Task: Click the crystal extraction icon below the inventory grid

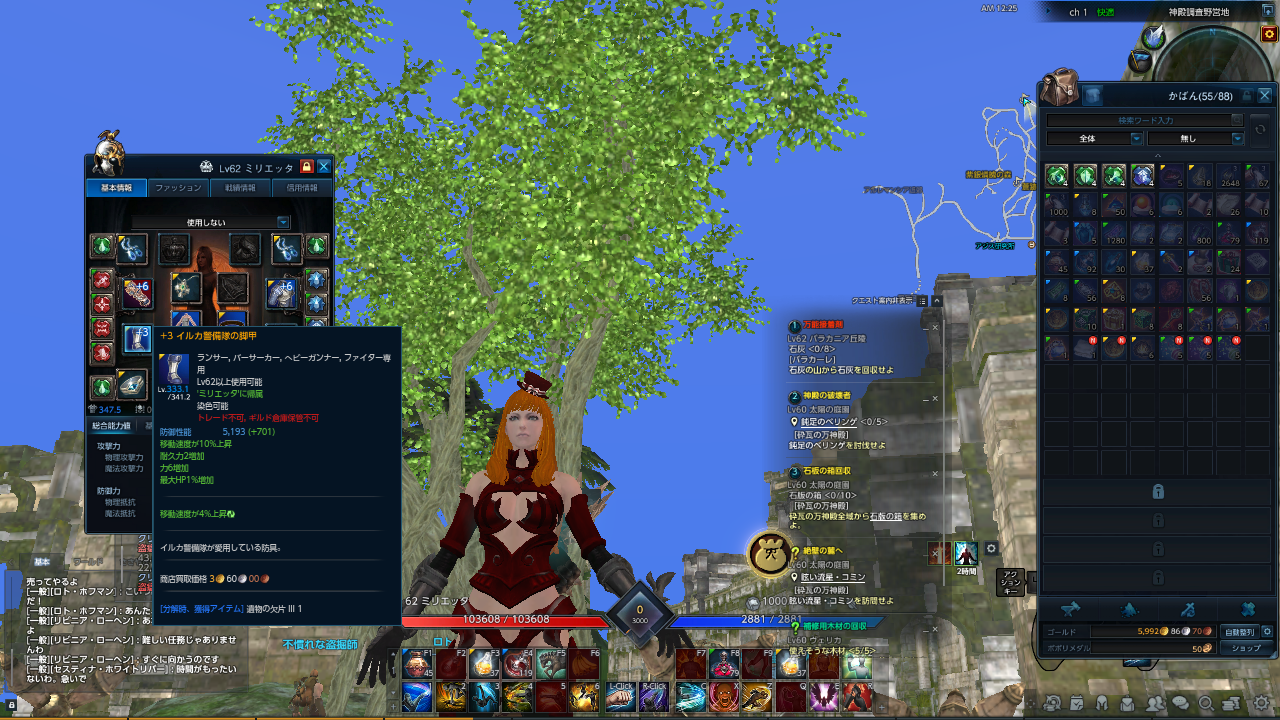Action: pyautogui.click(x=1129, y=610)
